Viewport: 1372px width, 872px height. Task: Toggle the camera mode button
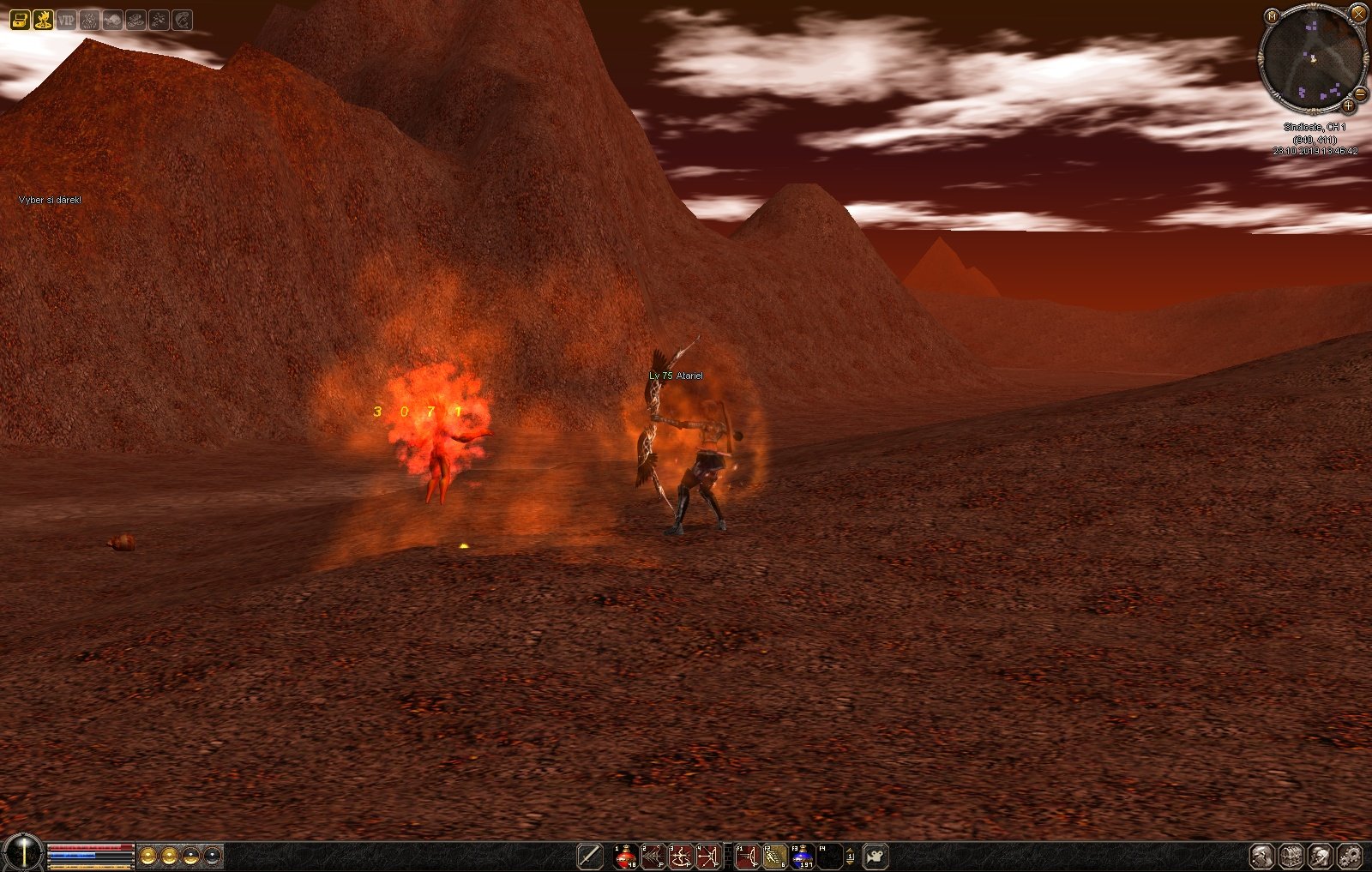[876, 856]
